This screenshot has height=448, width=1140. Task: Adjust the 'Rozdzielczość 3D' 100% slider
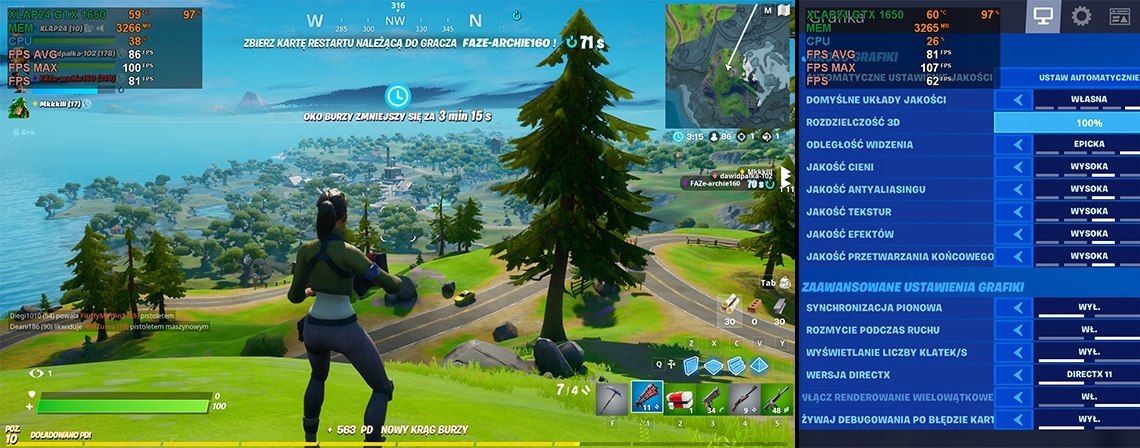point(1066,122)
